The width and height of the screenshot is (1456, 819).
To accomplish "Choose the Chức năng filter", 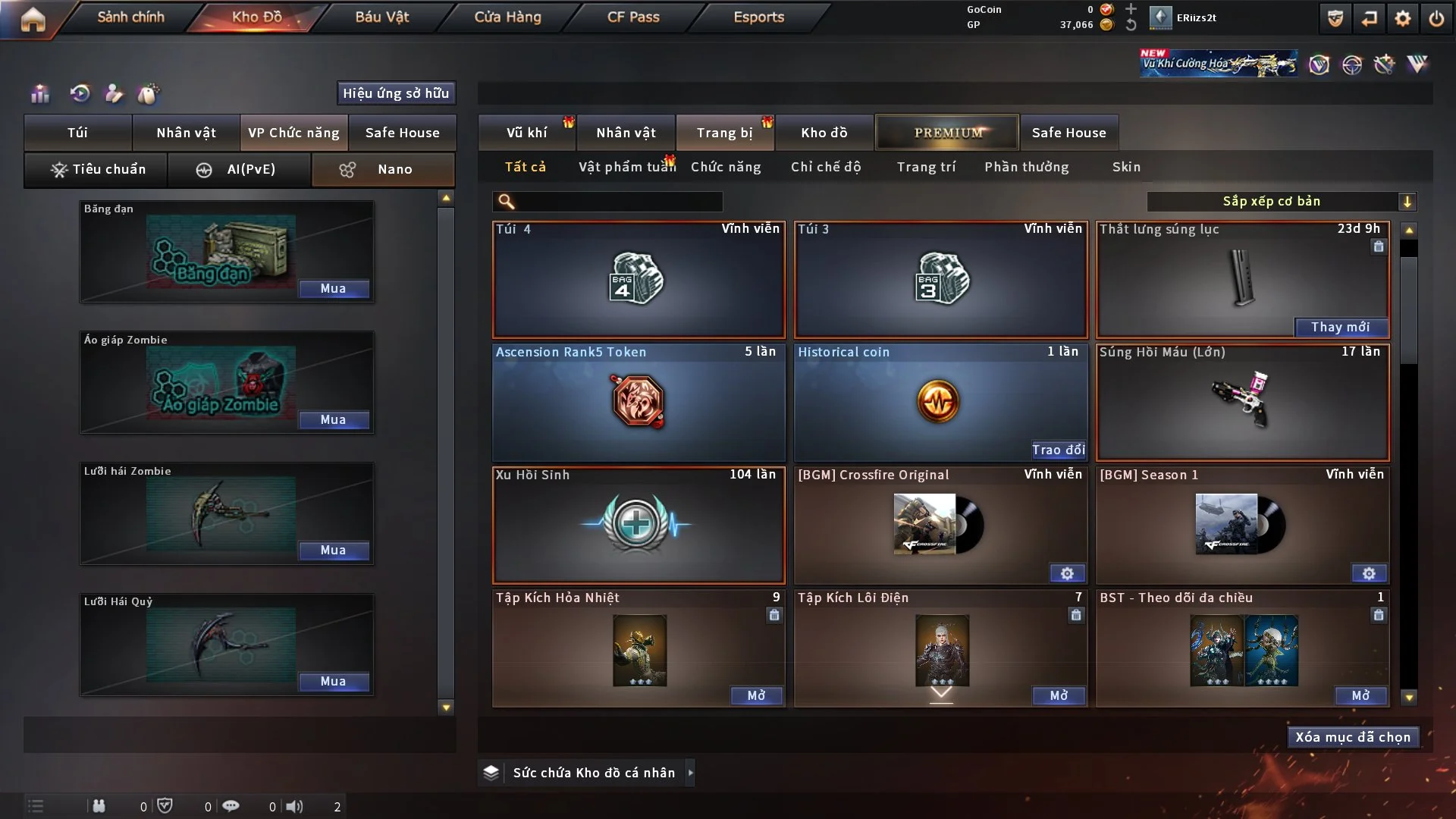I will pyautogui.click(x=726, y=167).
